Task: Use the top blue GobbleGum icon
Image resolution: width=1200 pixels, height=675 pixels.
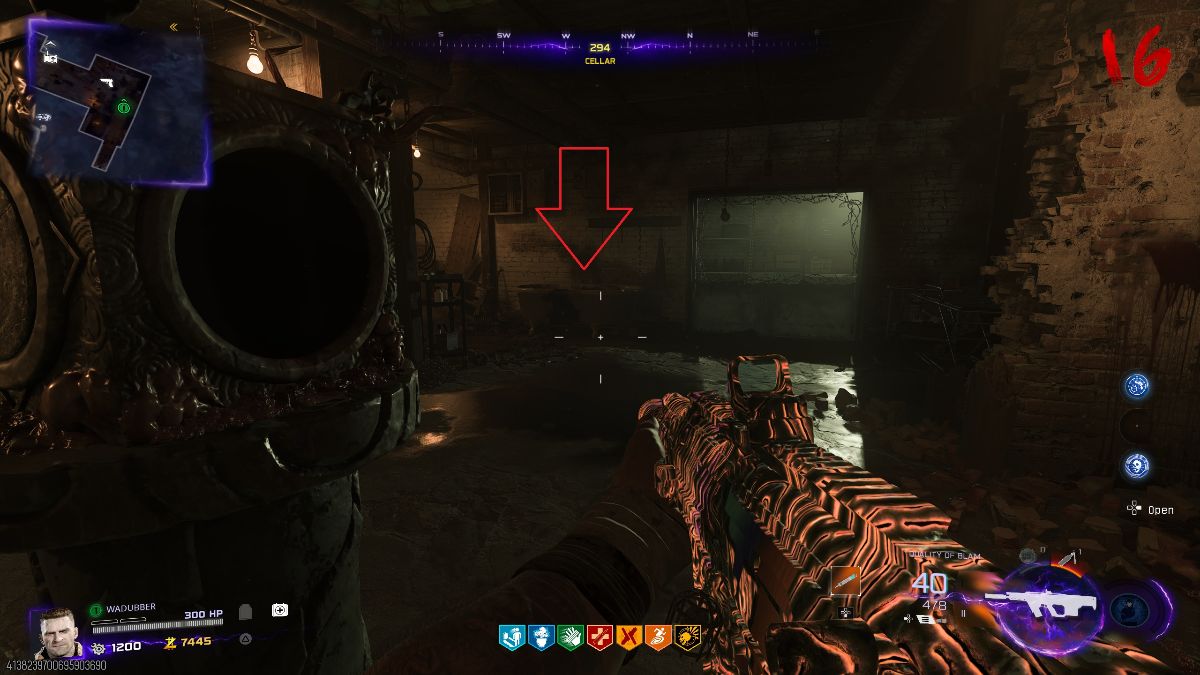Action: tap(1136, 385)
